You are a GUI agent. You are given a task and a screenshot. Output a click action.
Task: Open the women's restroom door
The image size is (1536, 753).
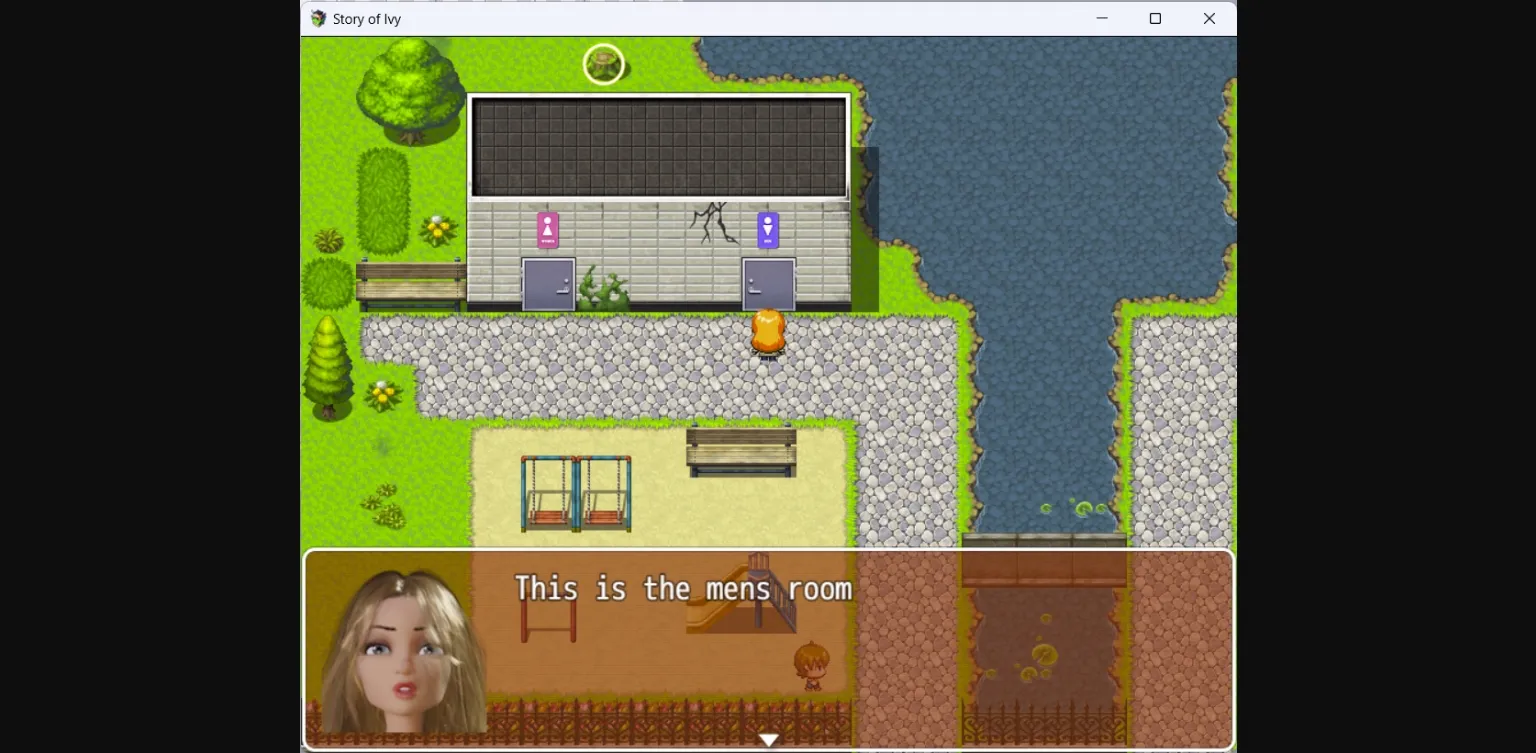pyautogui.click(x=546, y=285)
